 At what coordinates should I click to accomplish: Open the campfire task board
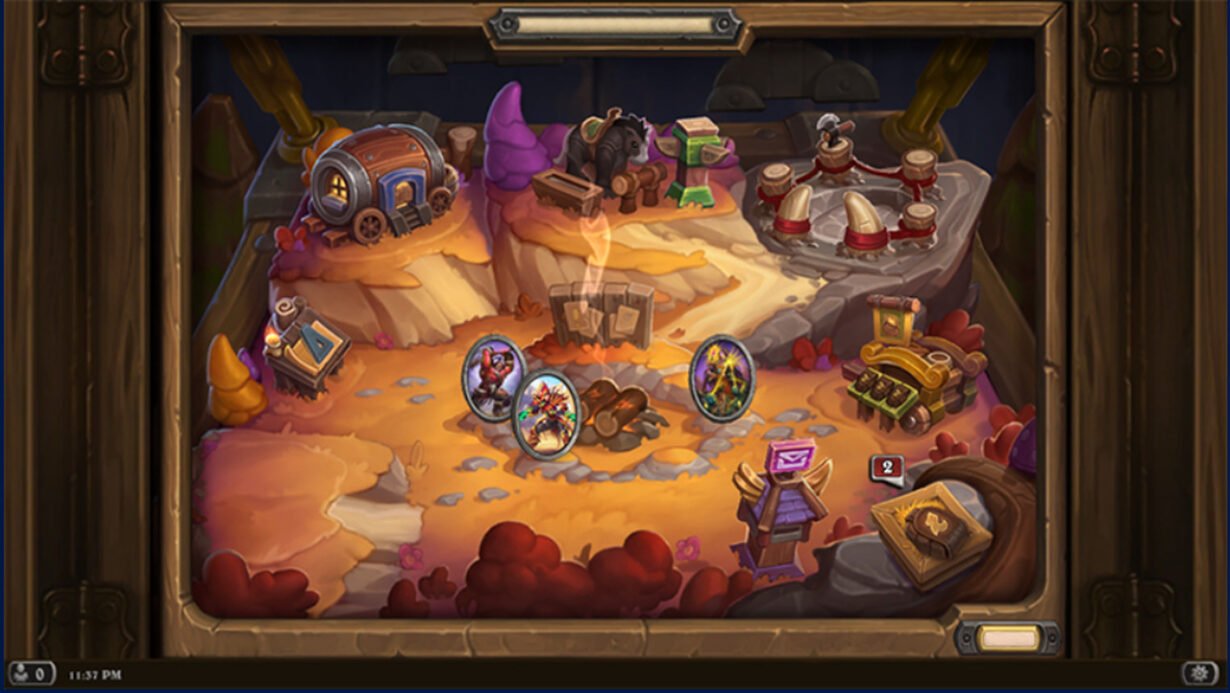(x=600, y=315)
